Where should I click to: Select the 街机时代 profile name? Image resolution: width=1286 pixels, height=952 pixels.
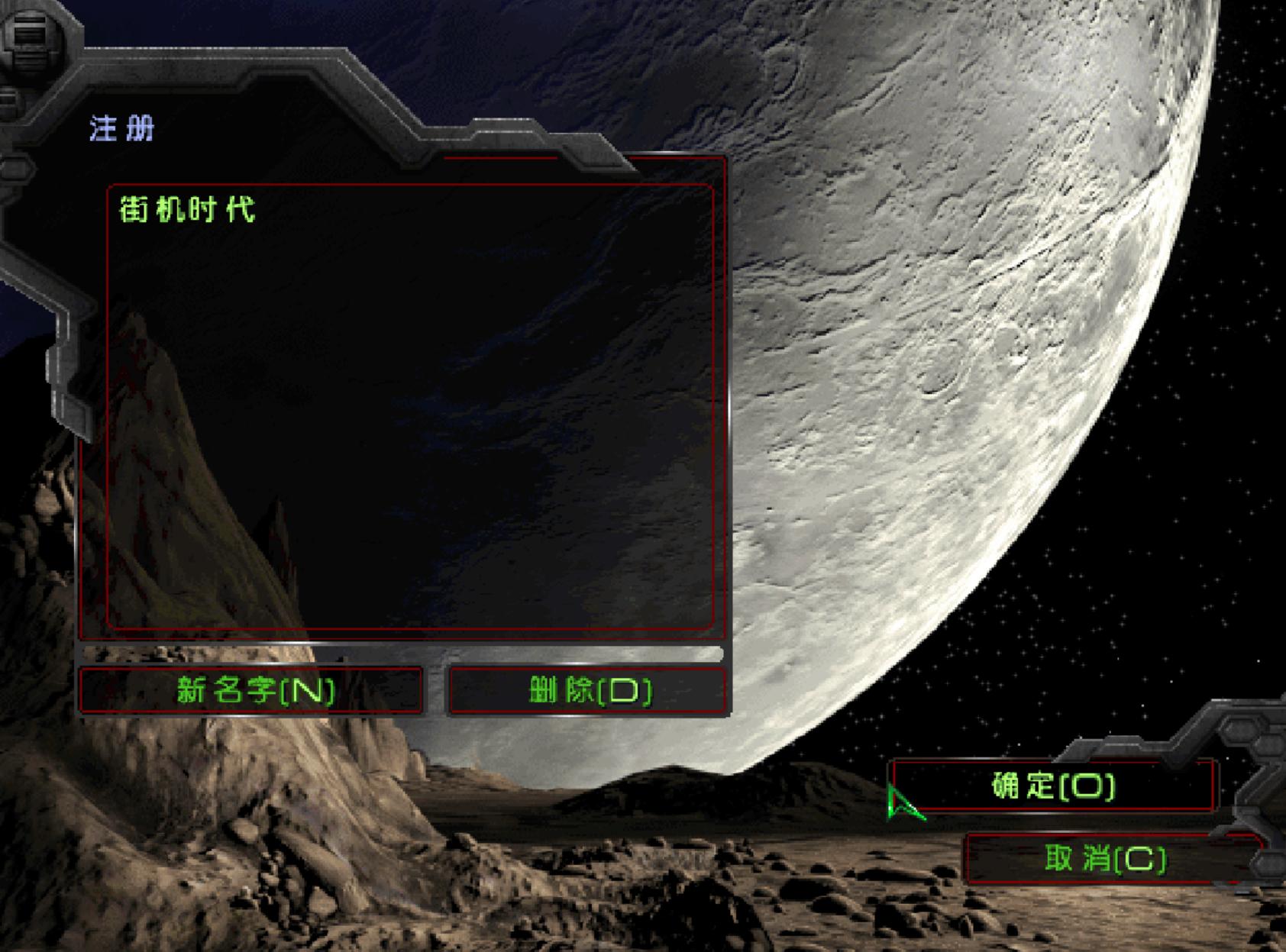[188, 209]
